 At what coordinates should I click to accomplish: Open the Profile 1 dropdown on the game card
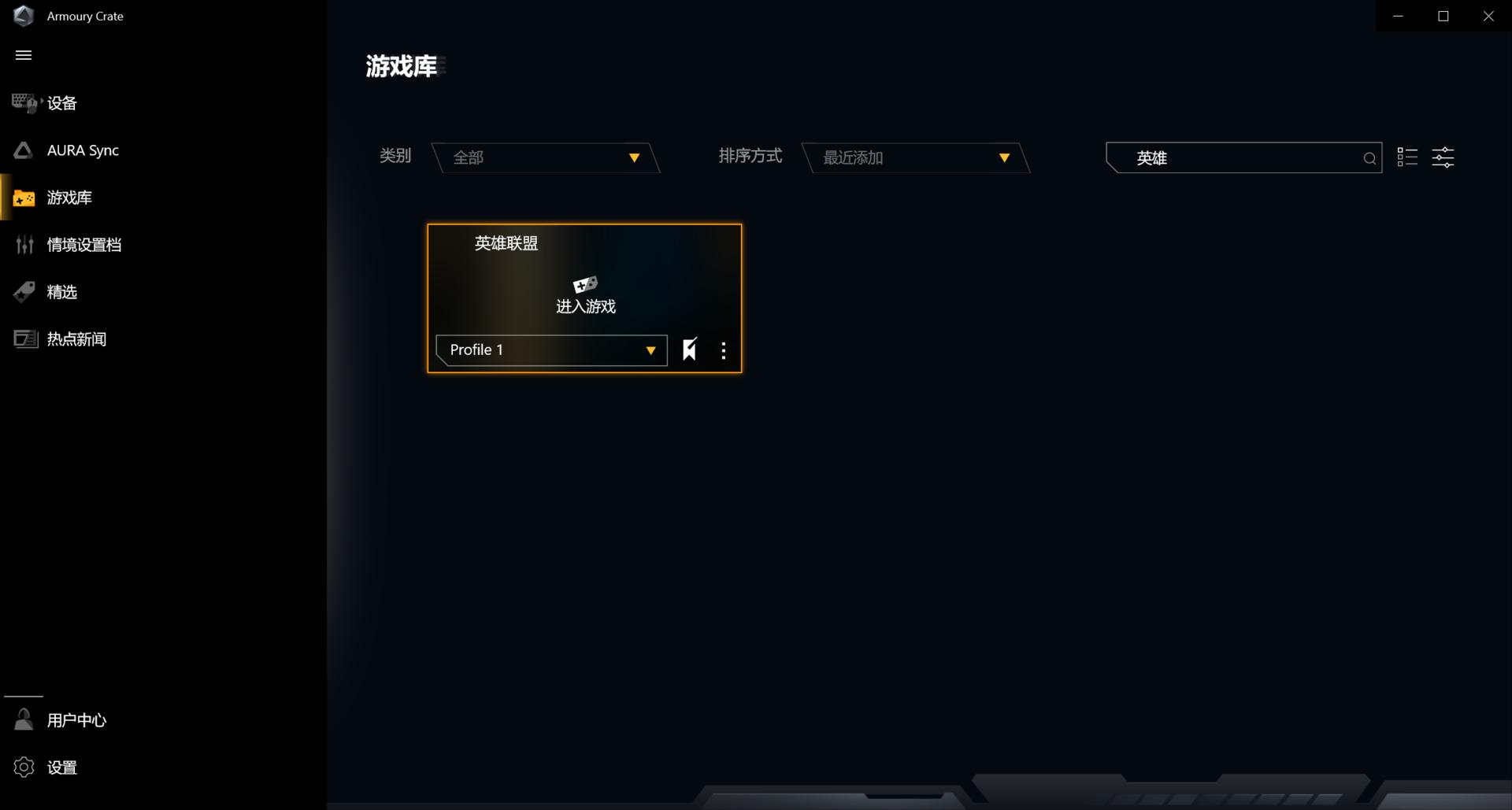point(550,350)
